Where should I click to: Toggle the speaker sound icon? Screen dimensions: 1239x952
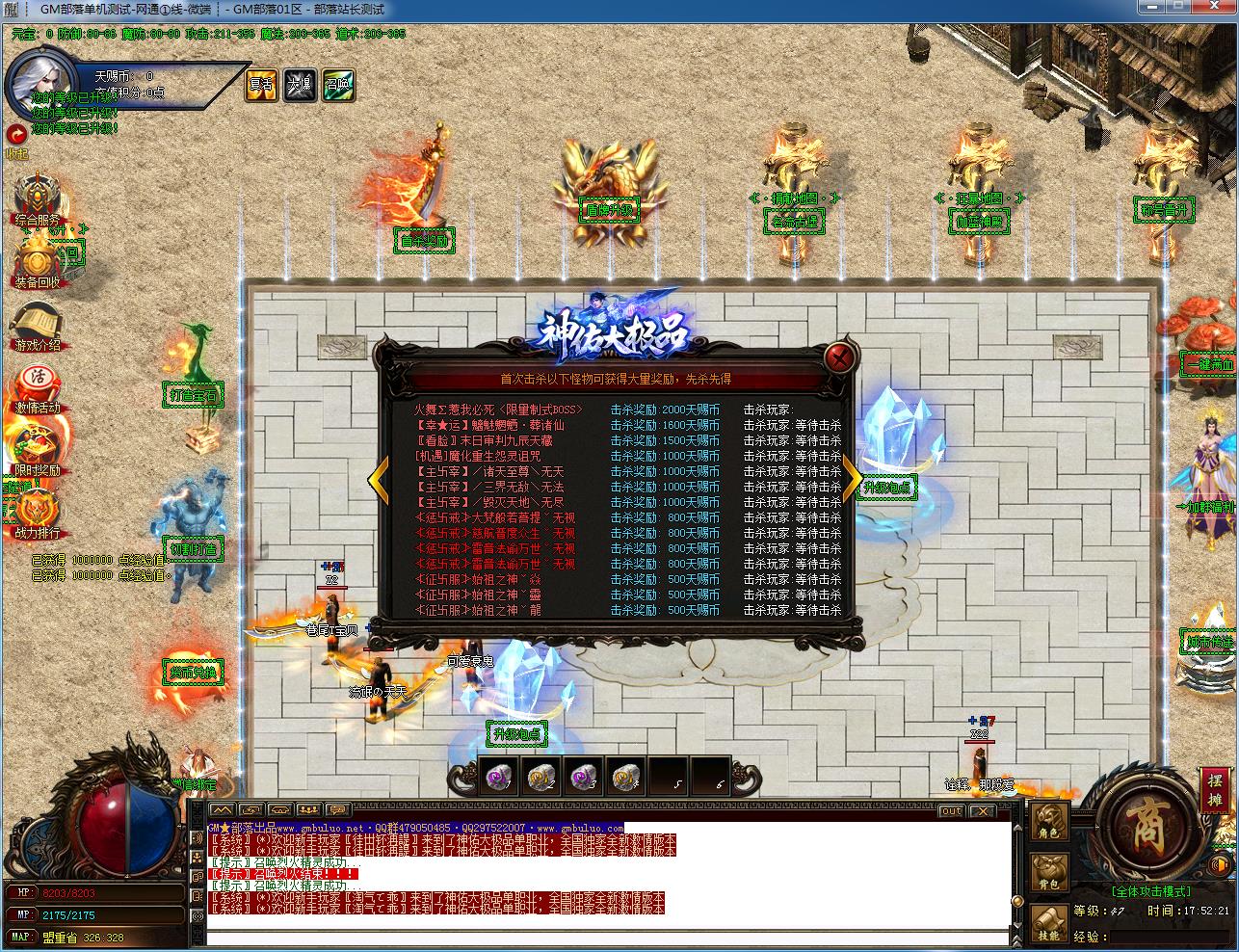tap(1220, 865)
